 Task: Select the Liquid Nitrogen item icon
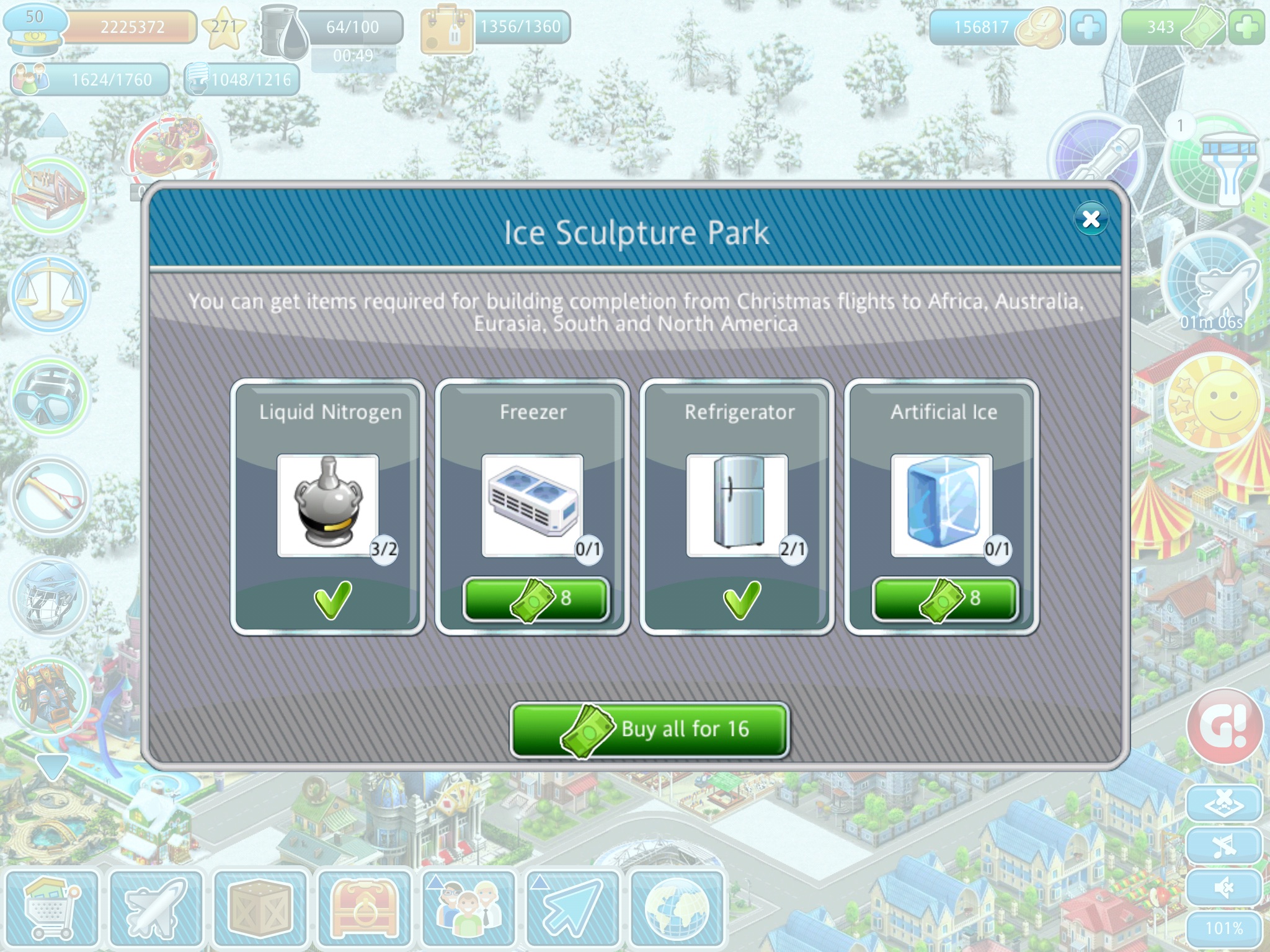pos(328,505)
